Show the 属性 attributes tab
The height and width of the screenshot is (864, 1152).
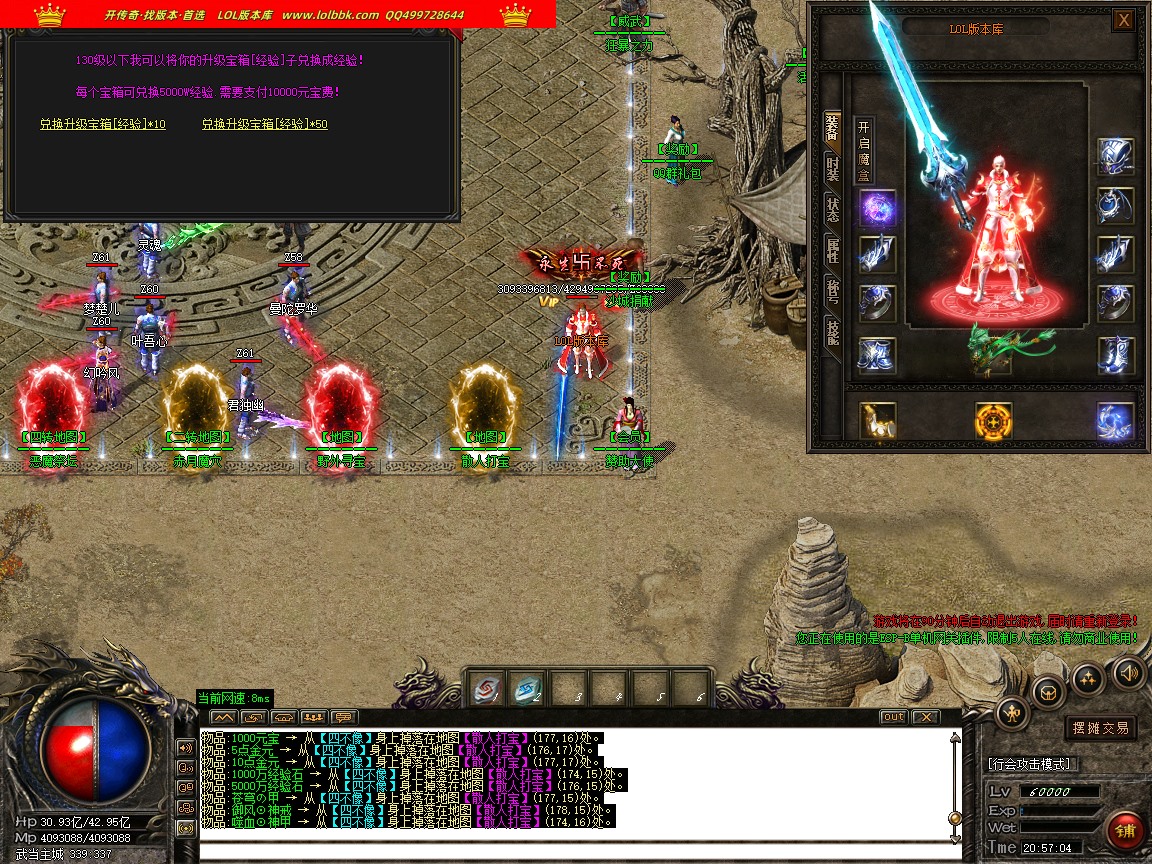[x=833, y=250]
